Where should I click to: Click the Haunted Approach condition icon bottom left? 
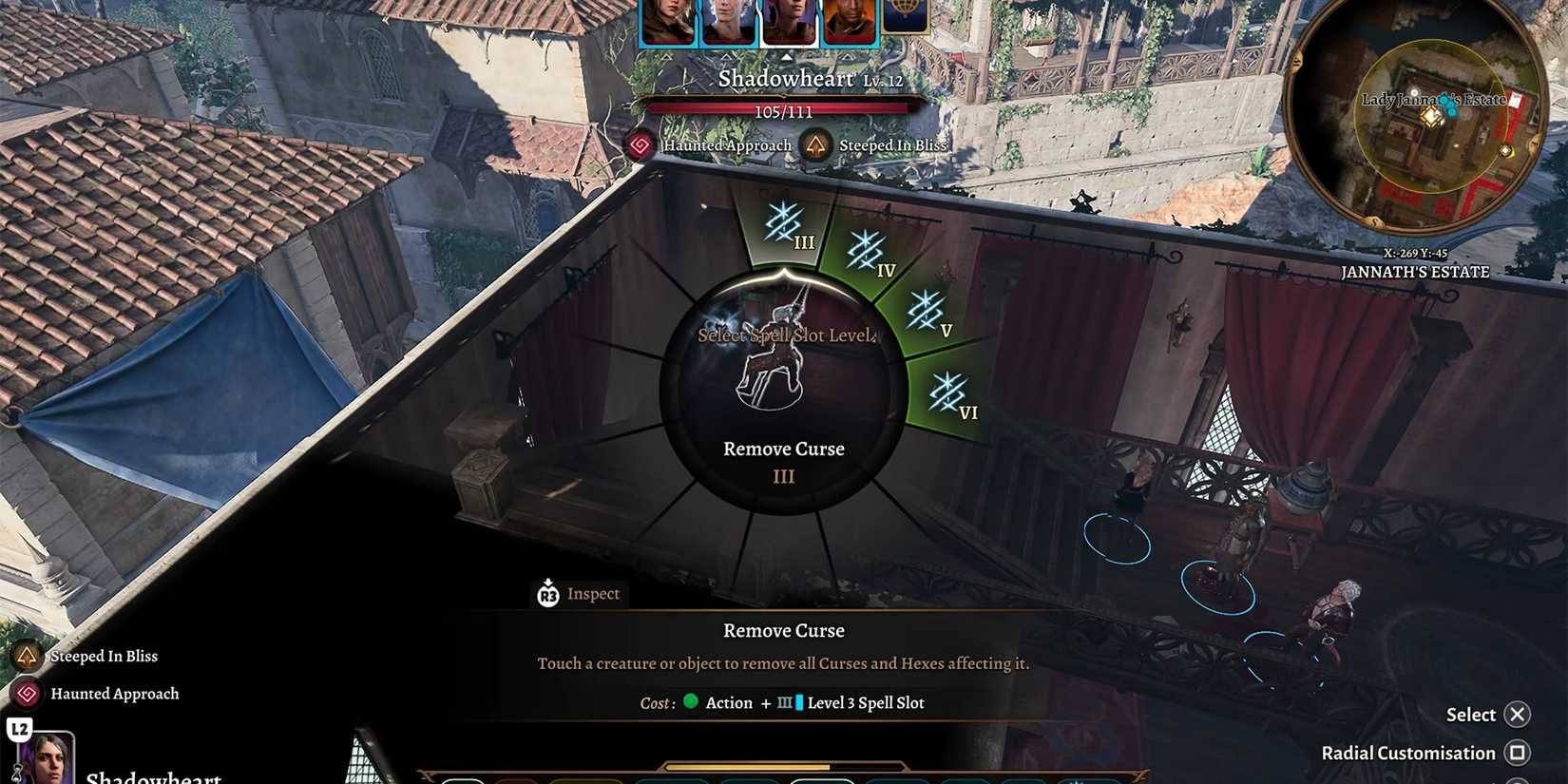pos(27,694)
